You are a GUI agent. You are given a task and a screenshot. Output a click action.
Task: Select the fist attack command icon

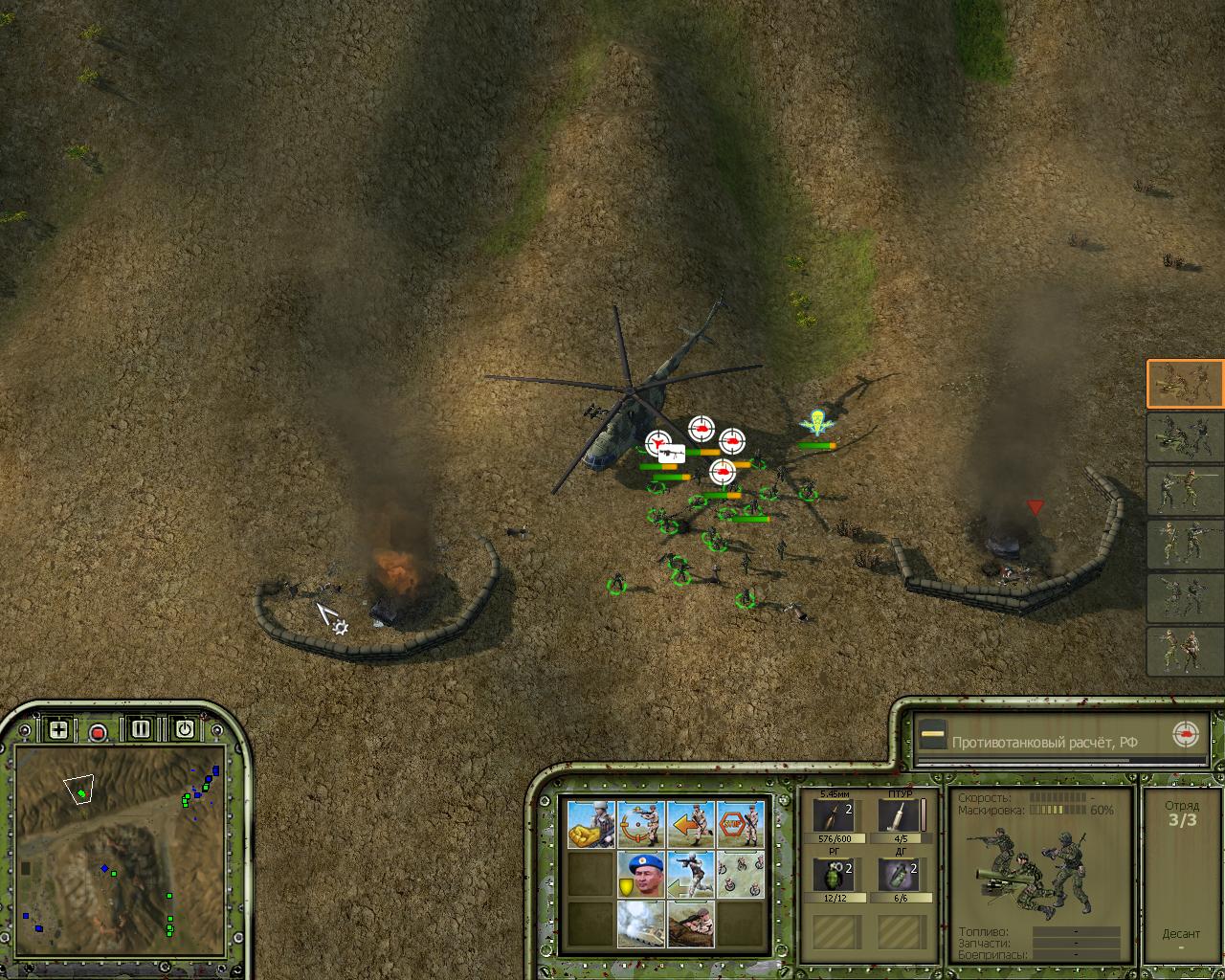click(590, 824)
